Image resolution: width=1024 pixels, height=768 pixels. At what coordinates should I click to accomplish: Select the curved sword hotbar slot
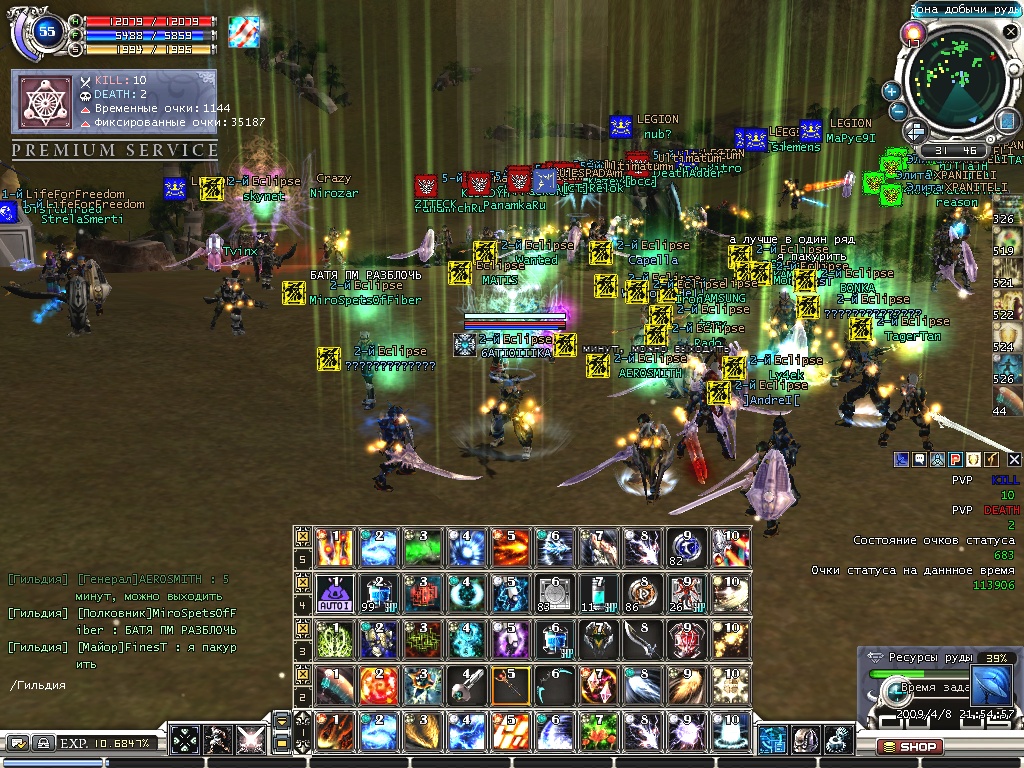tap(640, 638)
